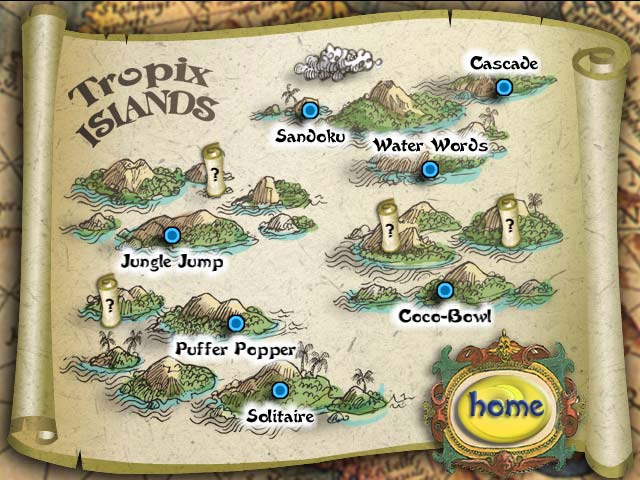This screenshot has width=640, height=480.
Task: Open the Water Words game marker
Action: coord(430,169)
